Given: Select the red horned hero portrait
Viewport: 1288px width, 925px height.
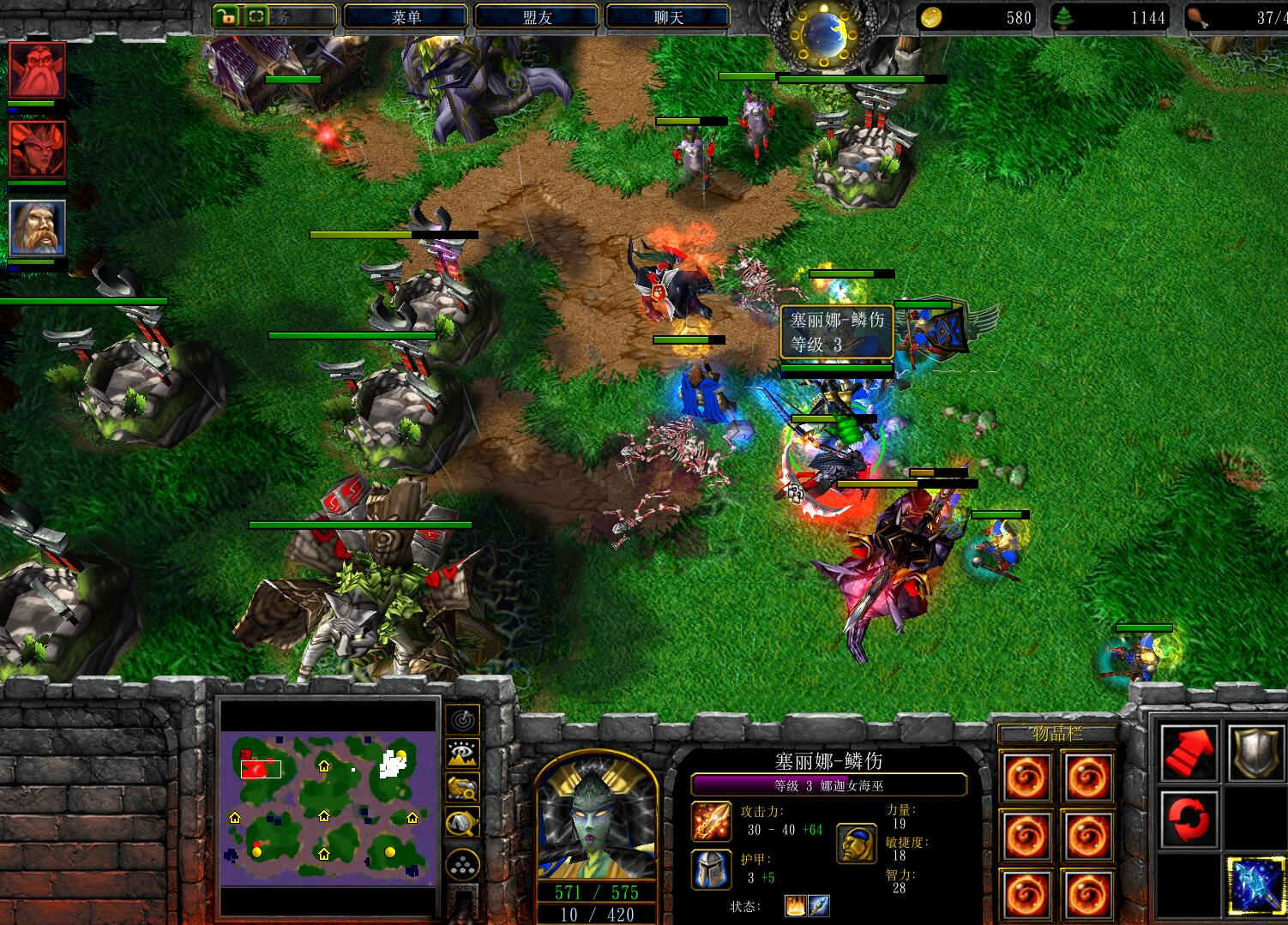Looking at the screenshot, I should (37, 149).
